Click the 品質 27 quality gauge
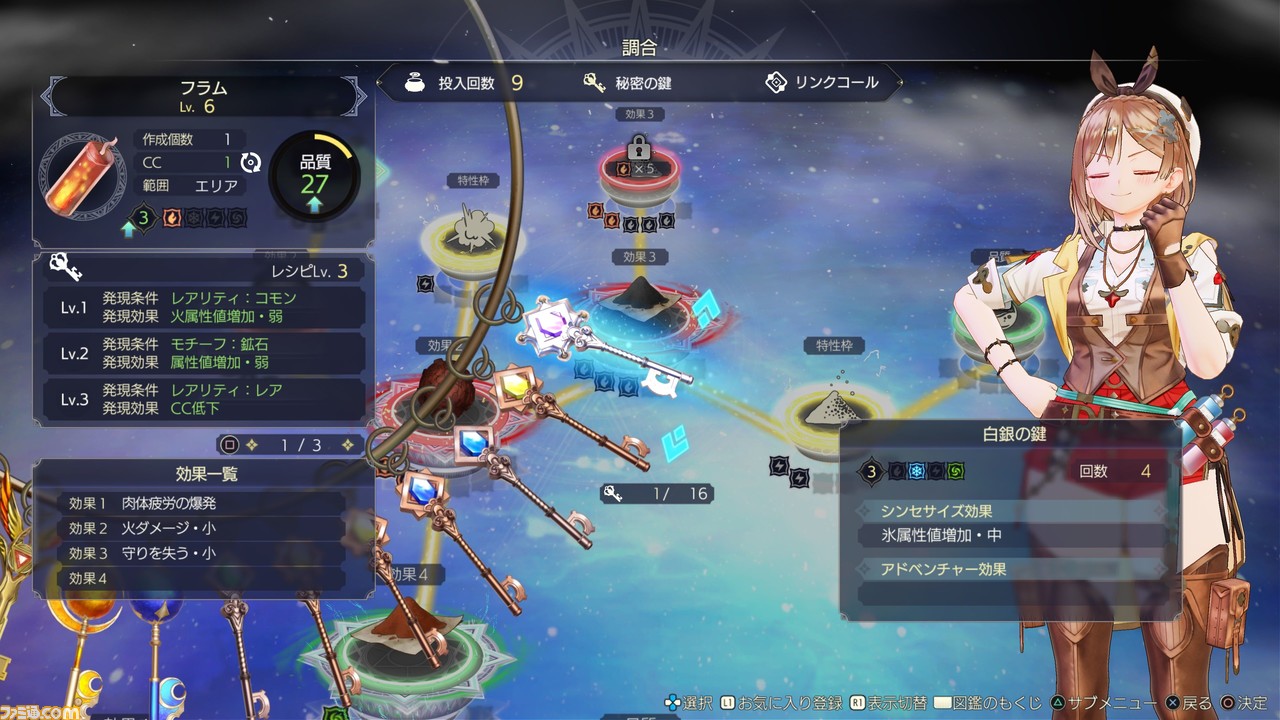Viewport: 1280px width, 720px height. [x=316, y=173]
